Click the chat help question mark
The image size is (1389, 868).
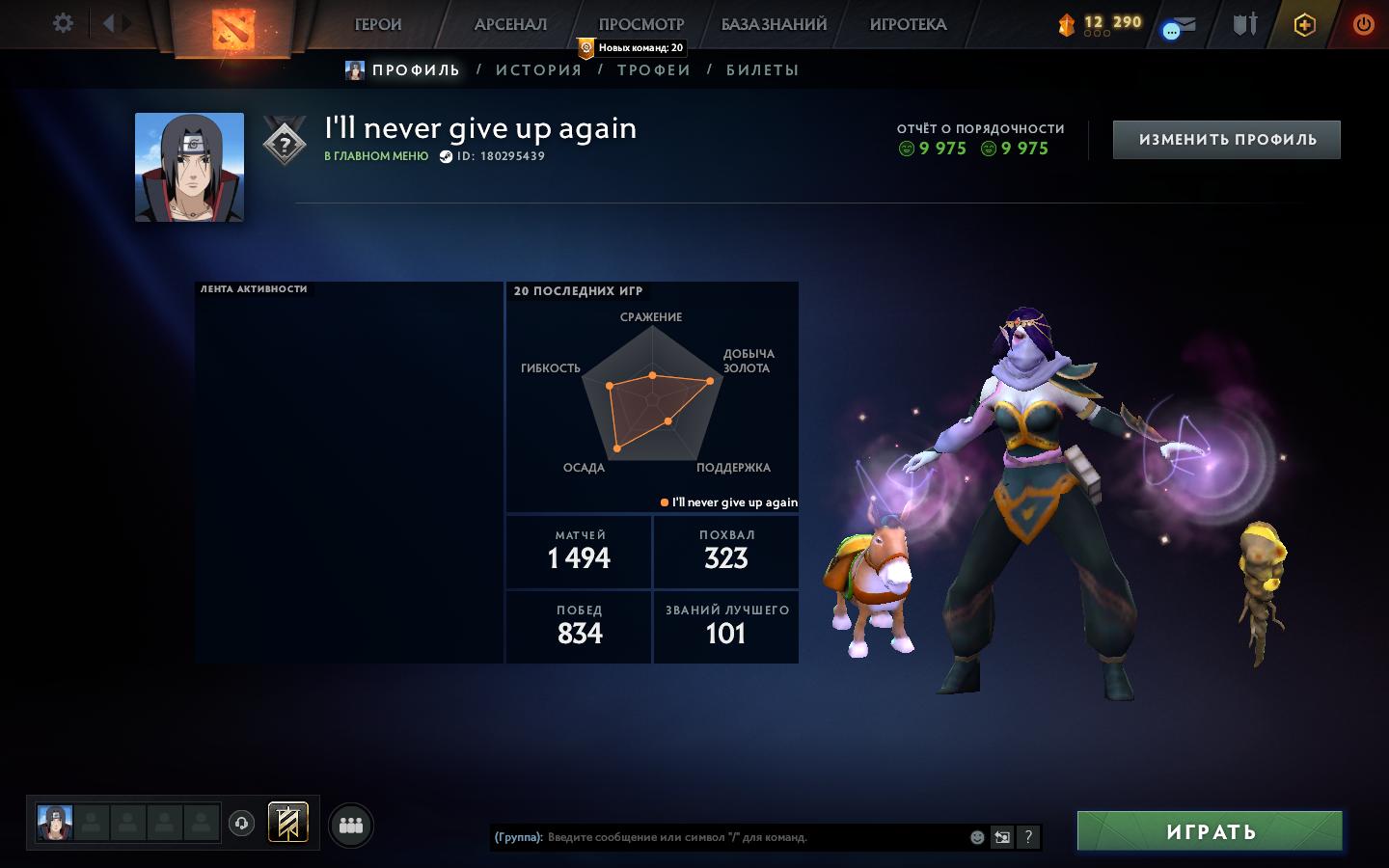1028,837
